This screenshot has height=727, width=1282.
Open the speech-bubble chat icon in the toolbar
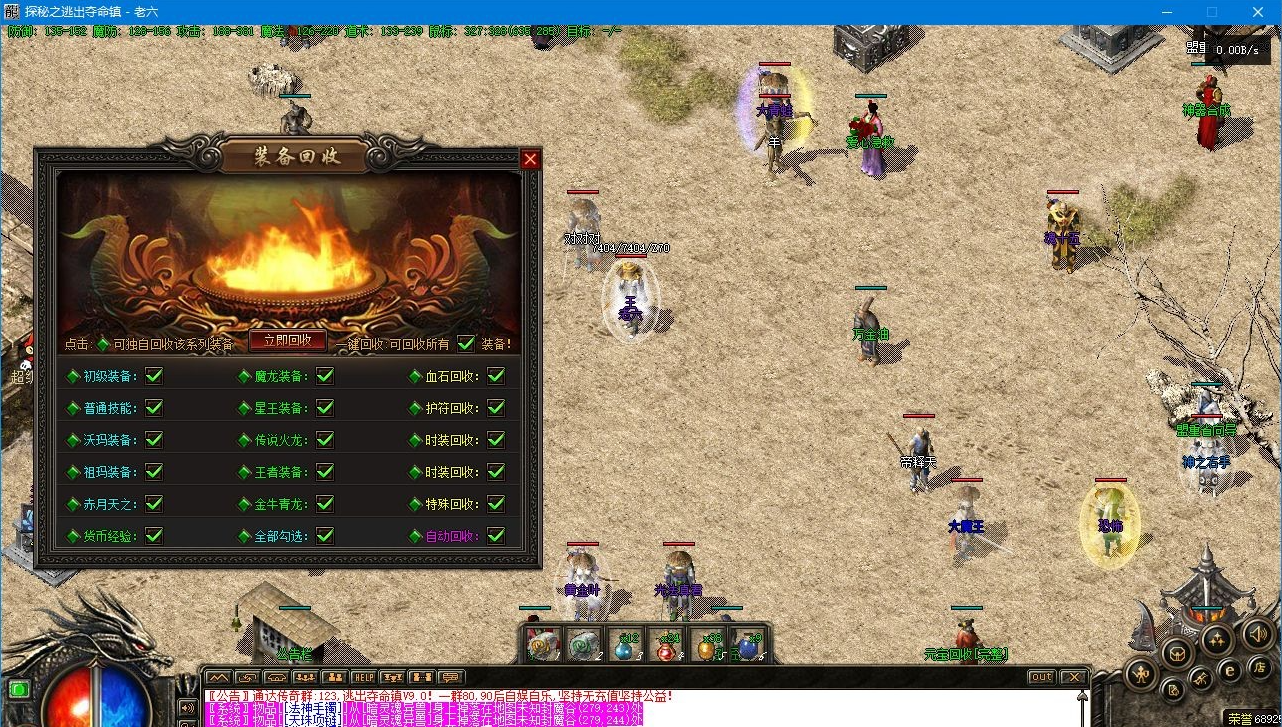(x=451, y=677)
